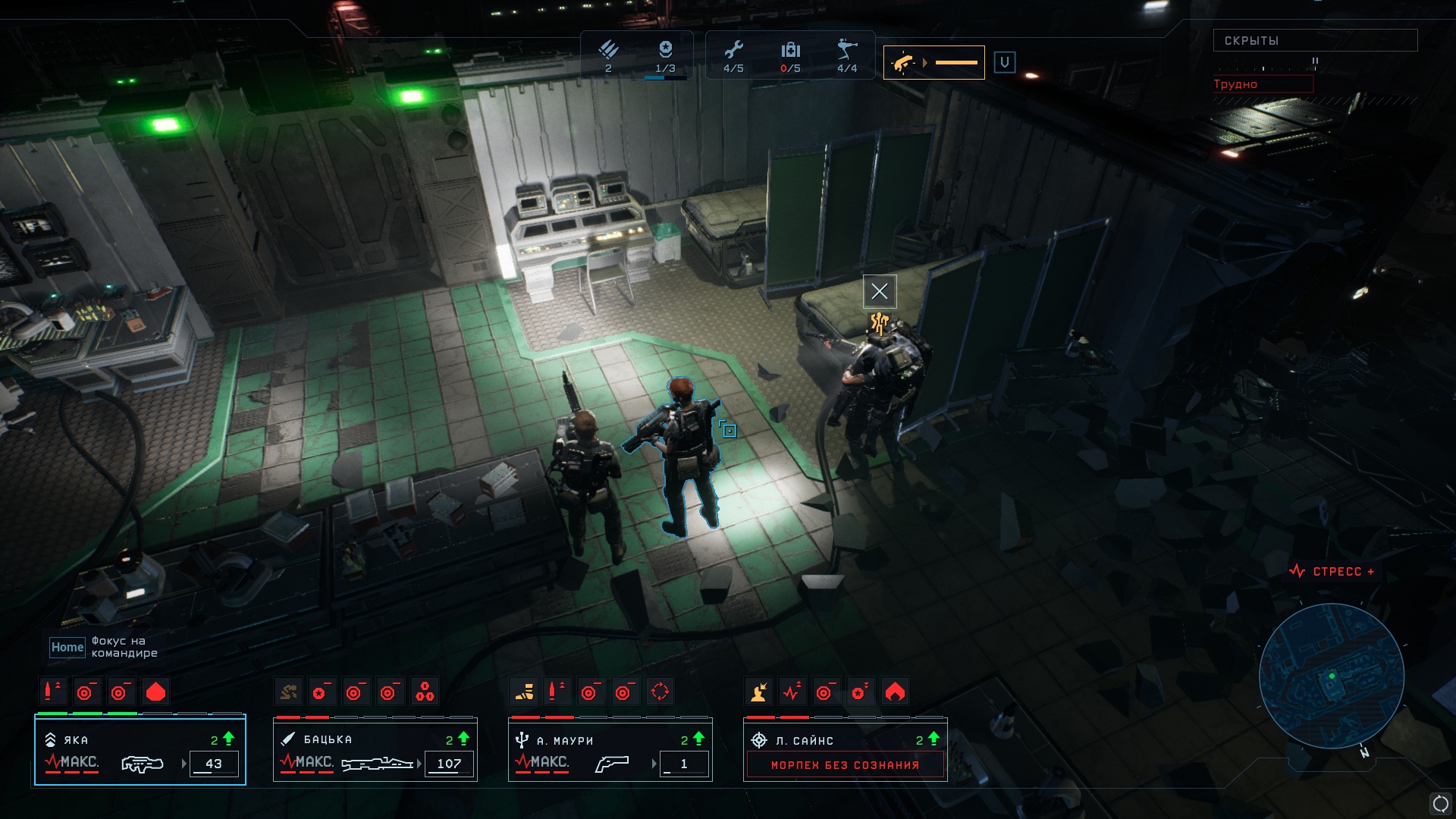Click the tools wrench resource icon
This screenshot has height=819, width=1456.
pos(733,50)
